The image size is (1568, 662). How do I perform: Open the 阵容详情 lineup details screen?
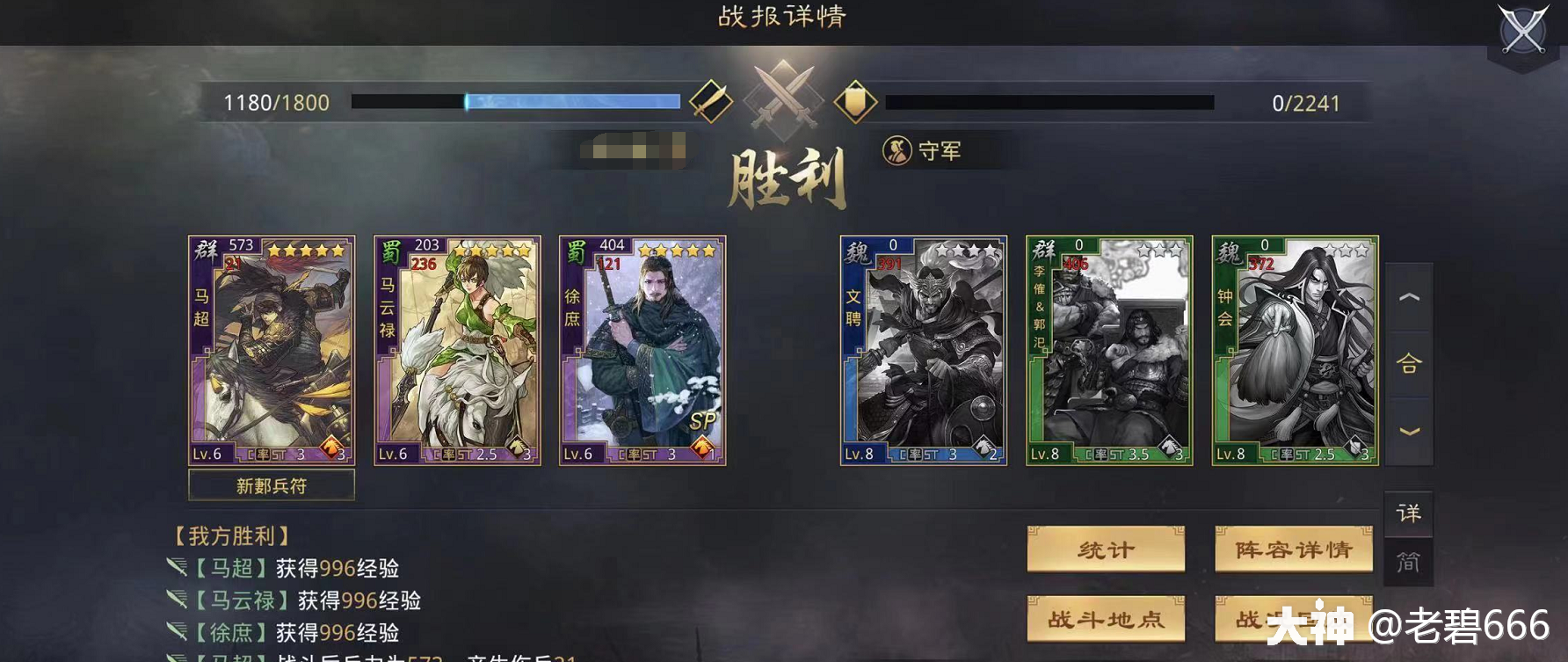1293,548
